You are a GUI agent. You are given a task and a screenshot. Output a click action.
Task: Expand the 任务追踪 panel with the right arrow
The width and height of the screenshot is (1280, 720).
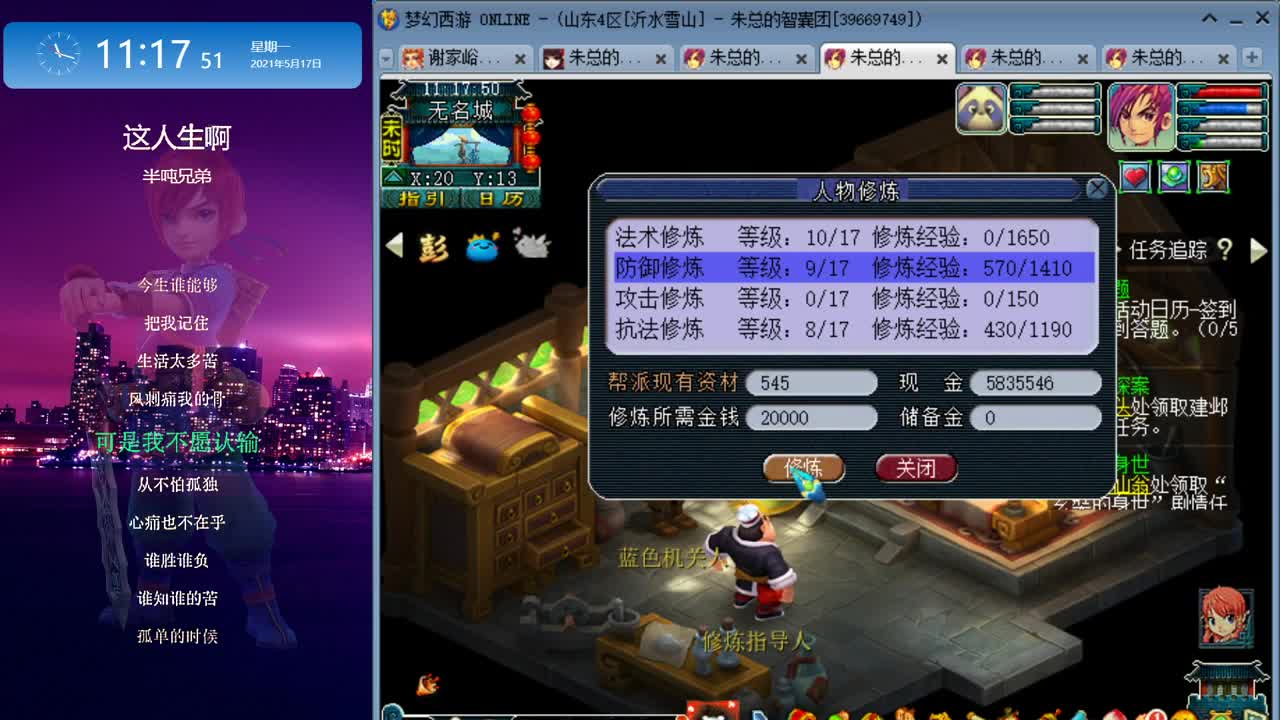1258,251
